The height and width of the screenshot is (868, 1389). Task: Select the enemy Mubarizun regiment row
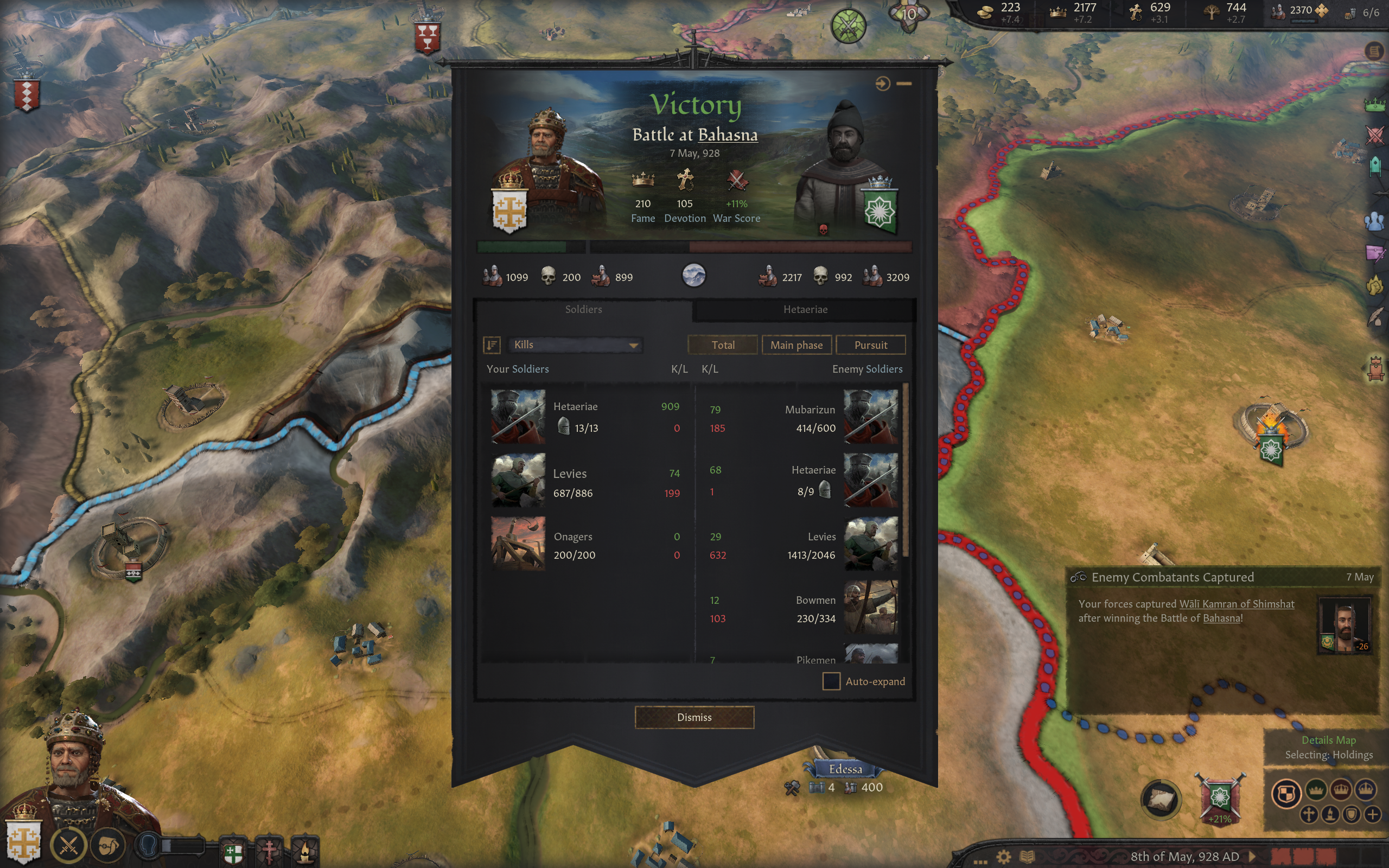804,417
